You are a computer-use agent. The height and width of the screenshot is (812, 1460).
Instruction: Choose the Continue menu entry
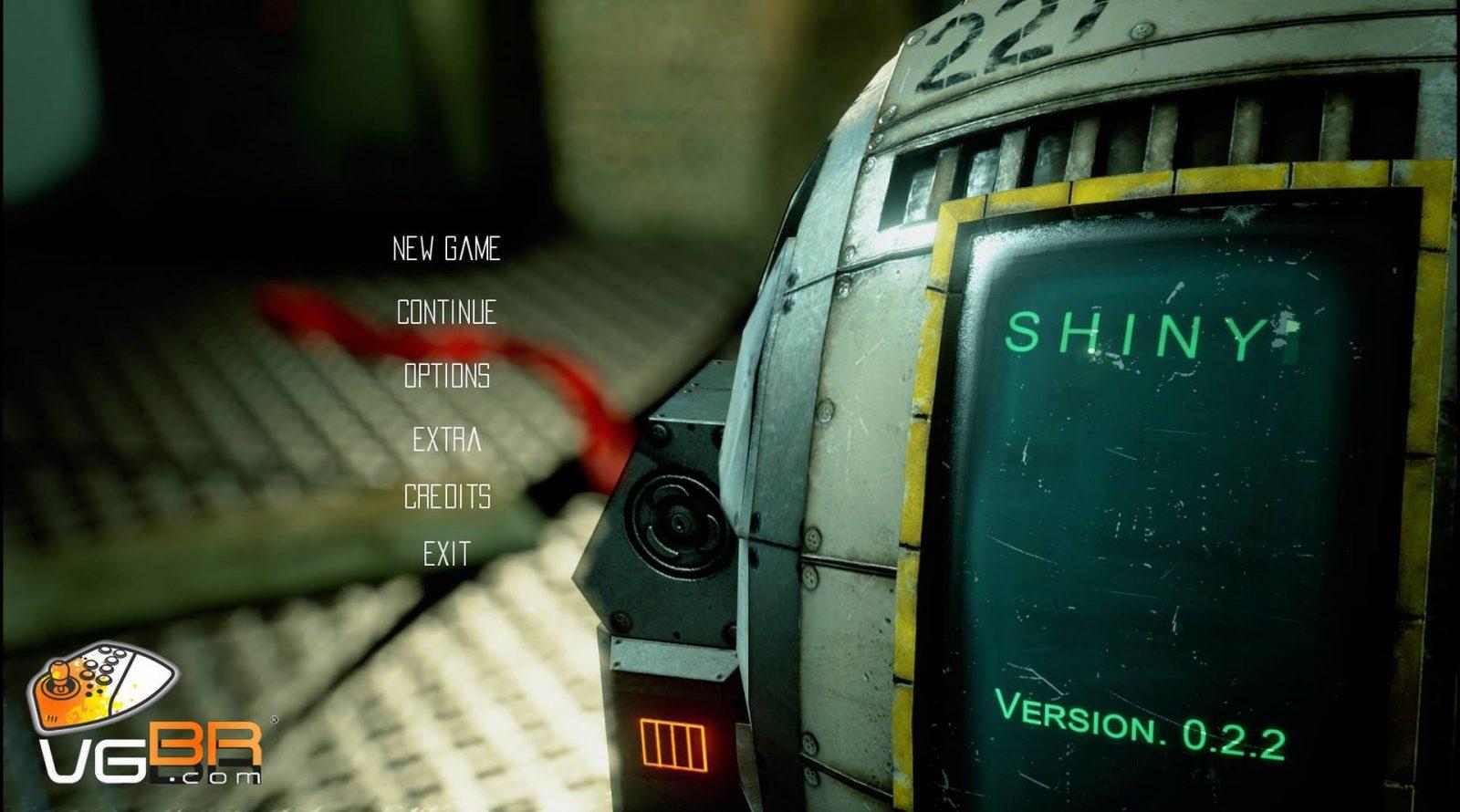[x=446, y=312]
